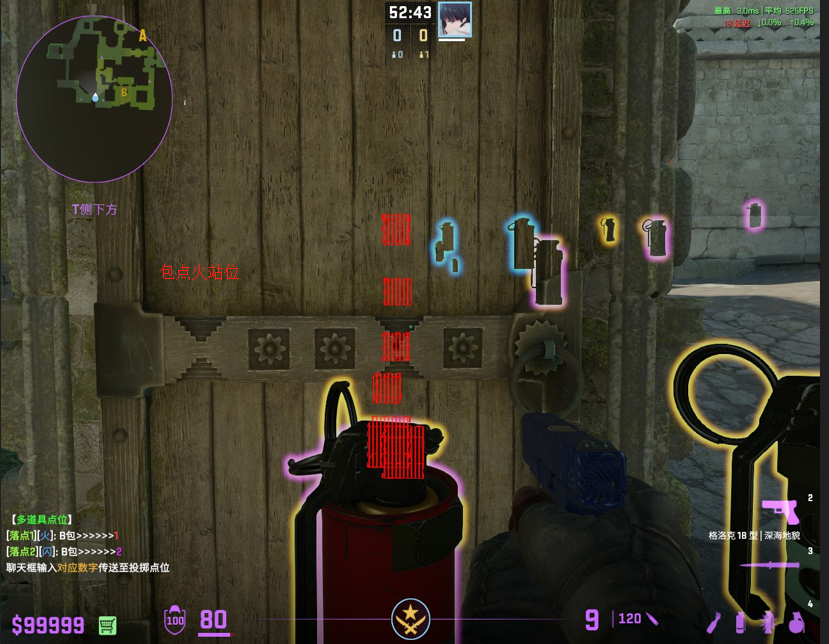Choose the flashbang icon in grenade row

768,622
